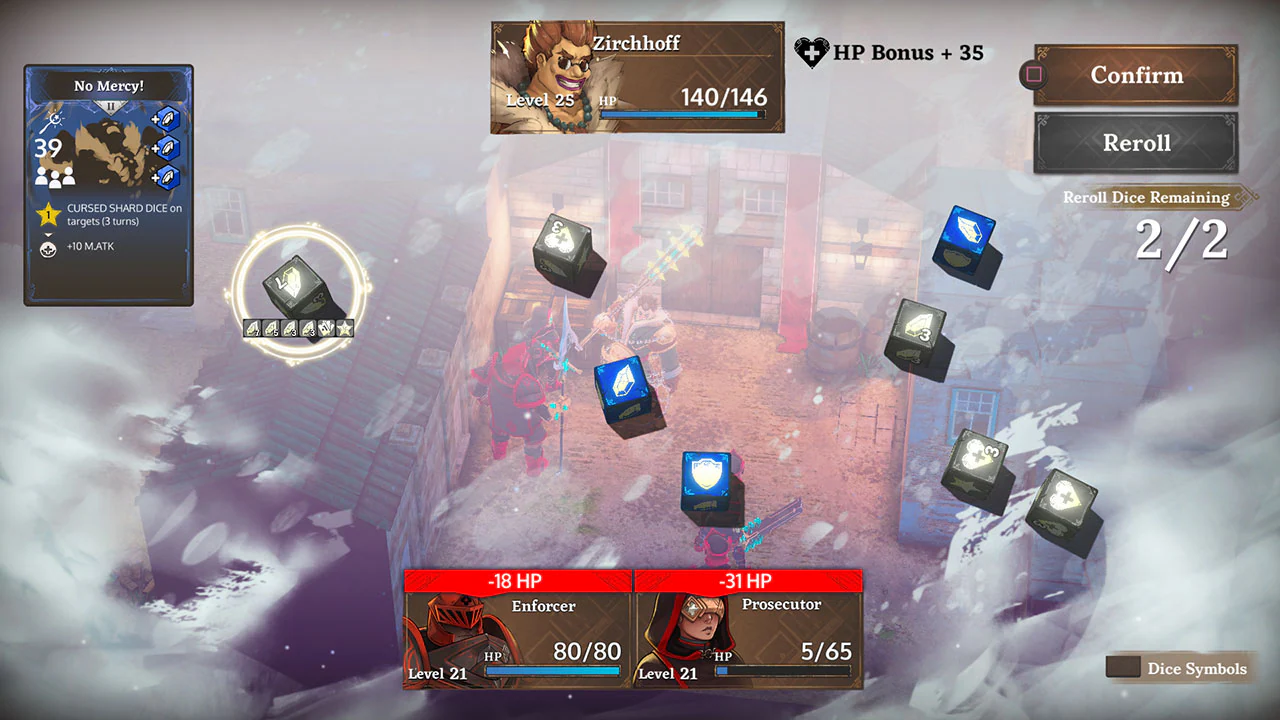
Task: Select the shard 7 face in the strip
Action: pos(251,328)
